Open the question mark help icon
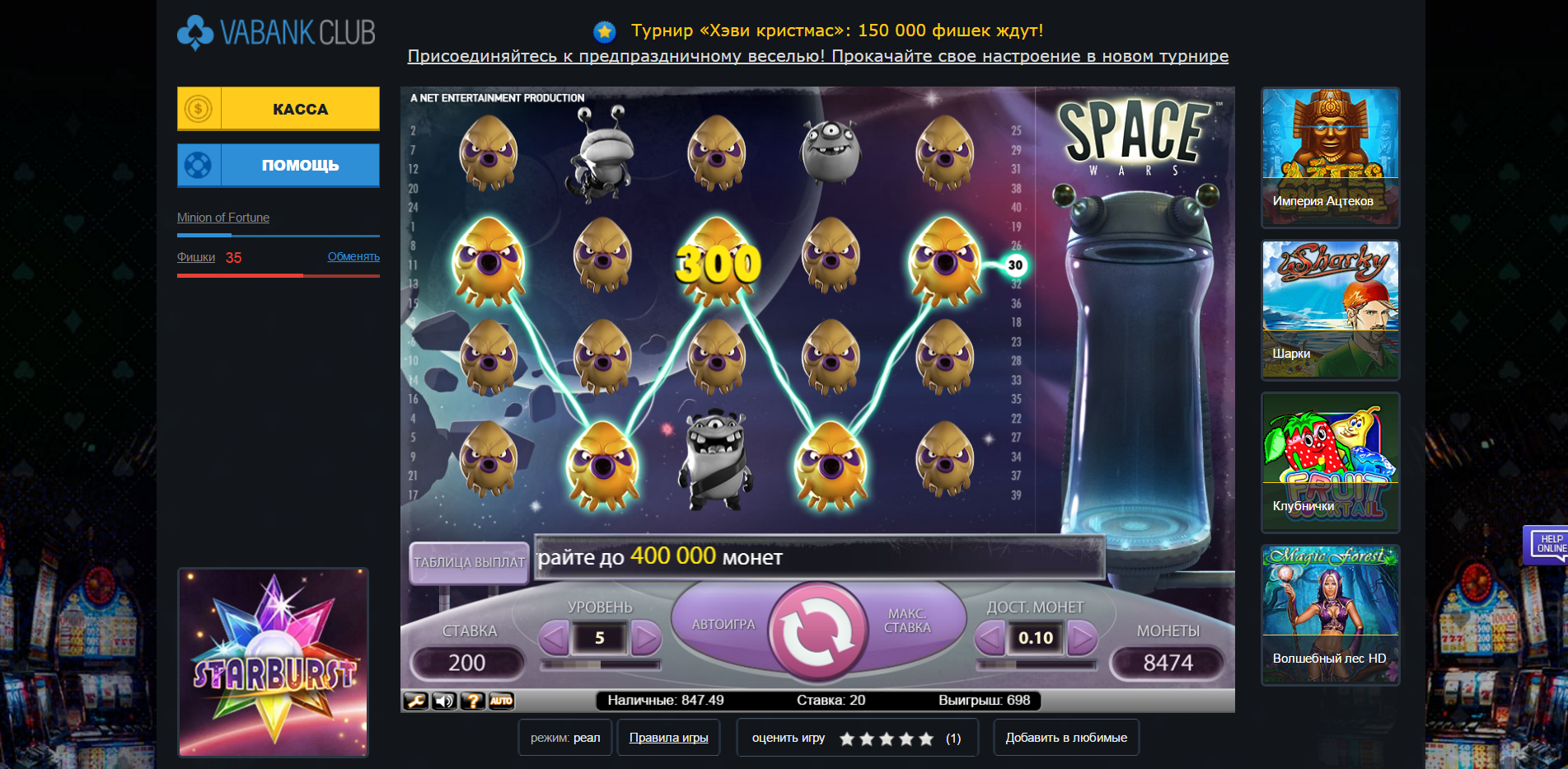1568x769 pixels. pos(472,701)
